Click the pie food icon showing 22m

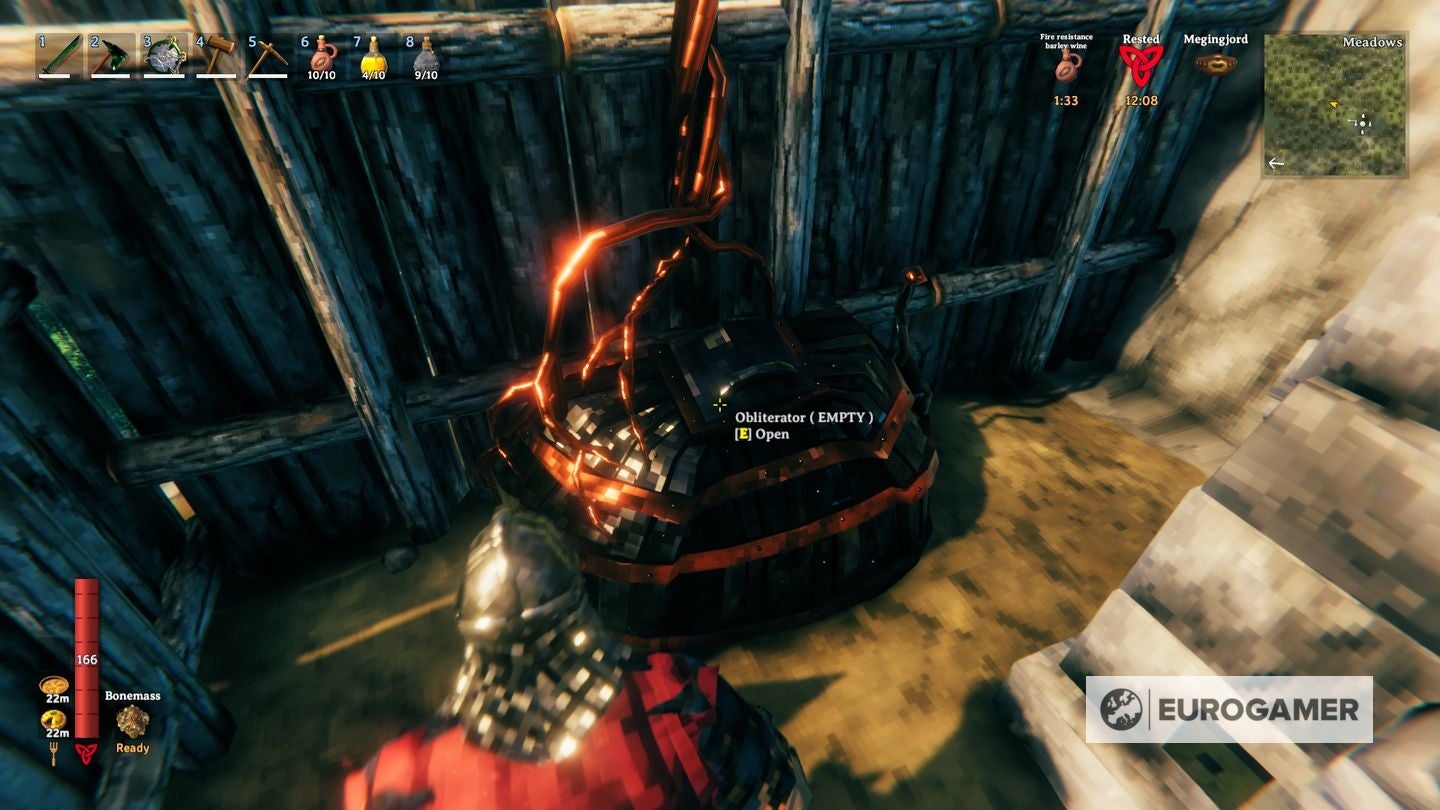click(55, 683)
